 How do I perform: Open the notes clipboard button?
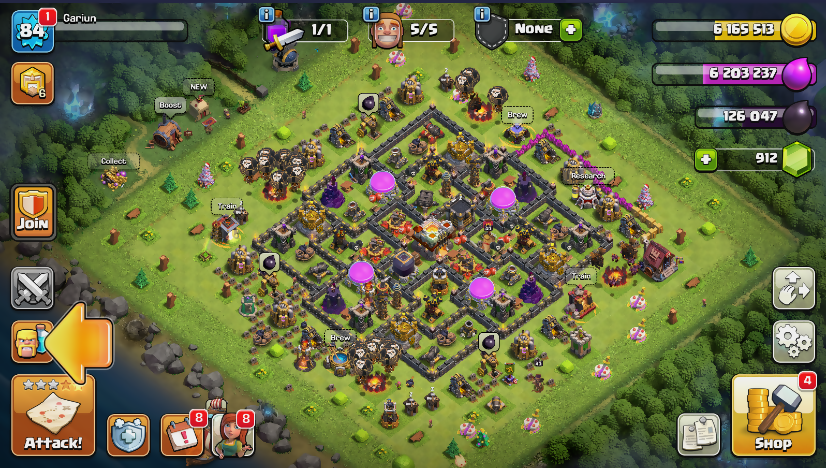pos(699,433)
